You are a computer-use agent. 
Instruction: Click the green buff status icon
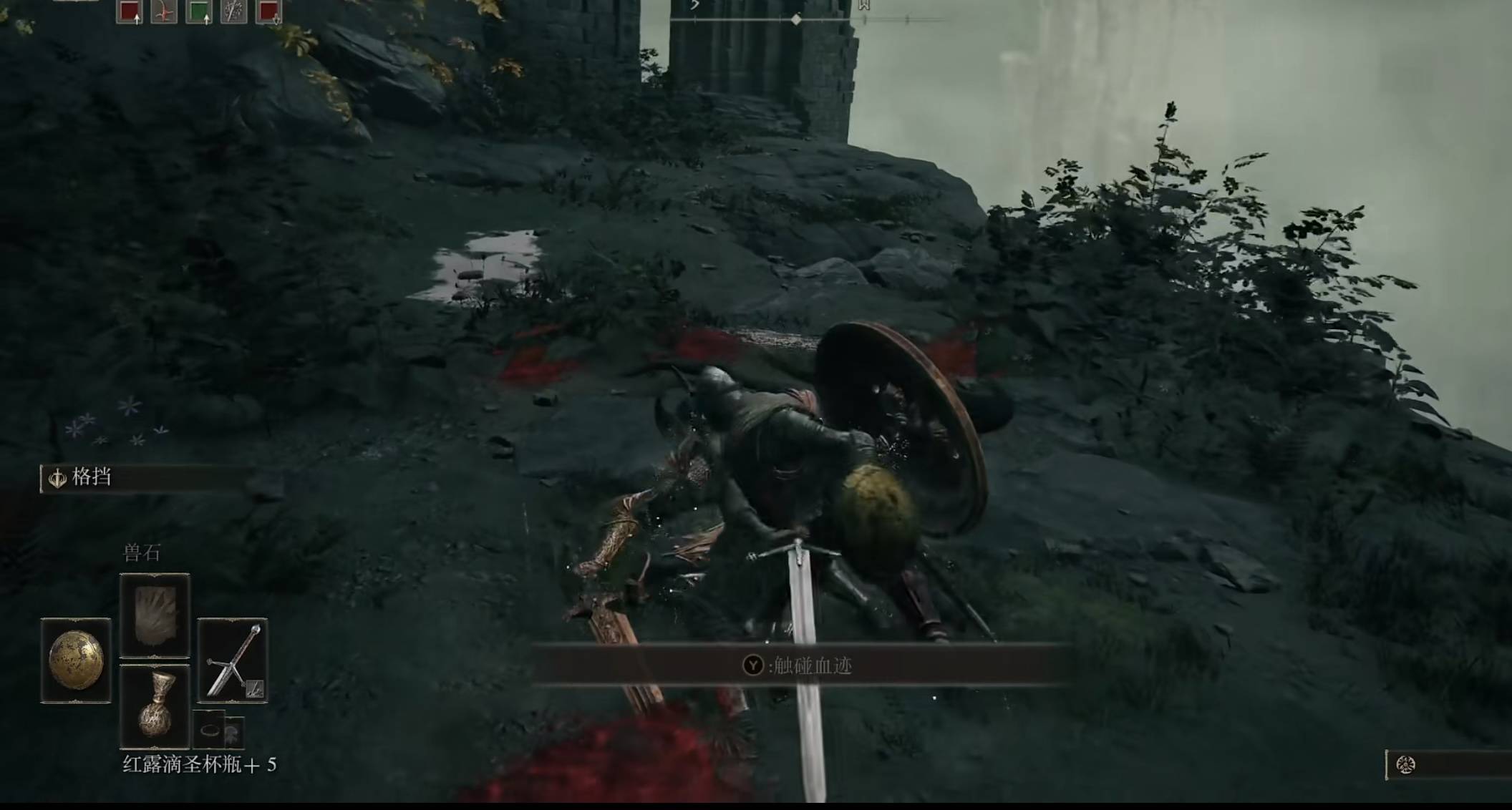point(198,11)
